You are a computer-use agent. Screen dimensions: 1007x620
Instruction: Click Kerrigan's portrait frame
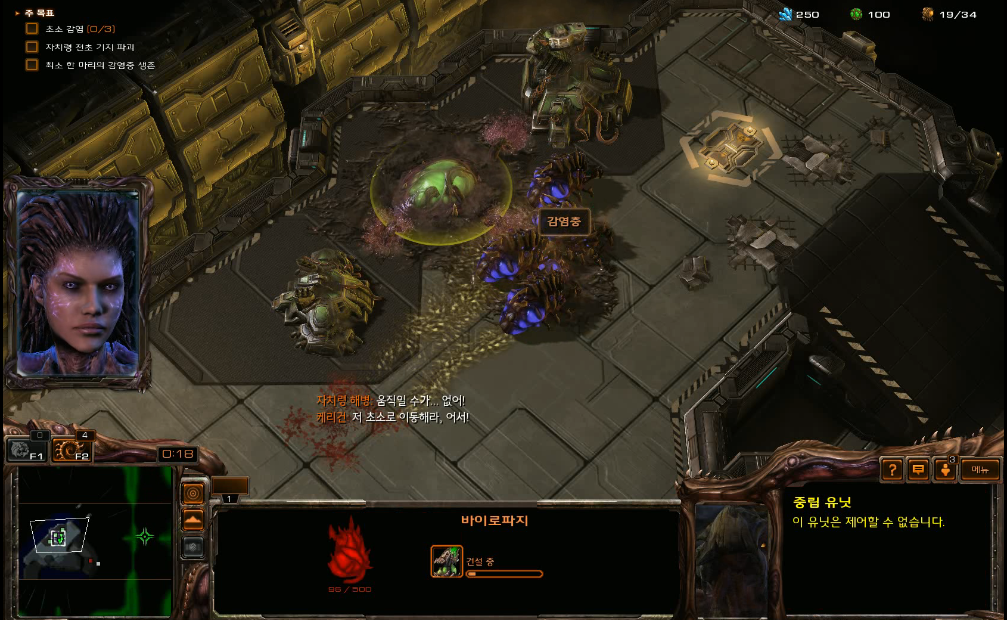78,282
